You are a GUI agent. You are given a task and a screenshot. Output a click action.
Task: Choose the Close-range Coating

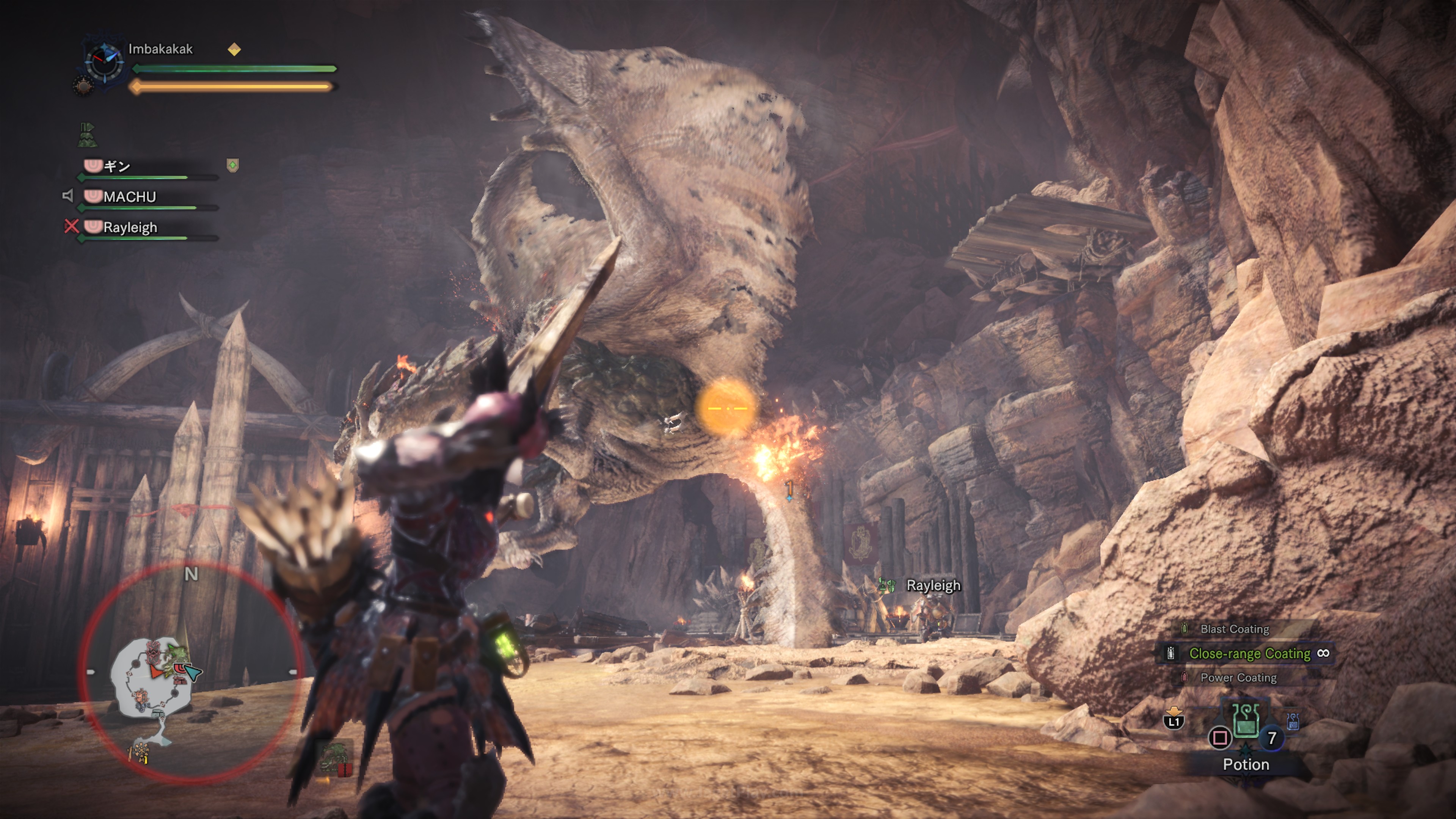coord(1249,653)
